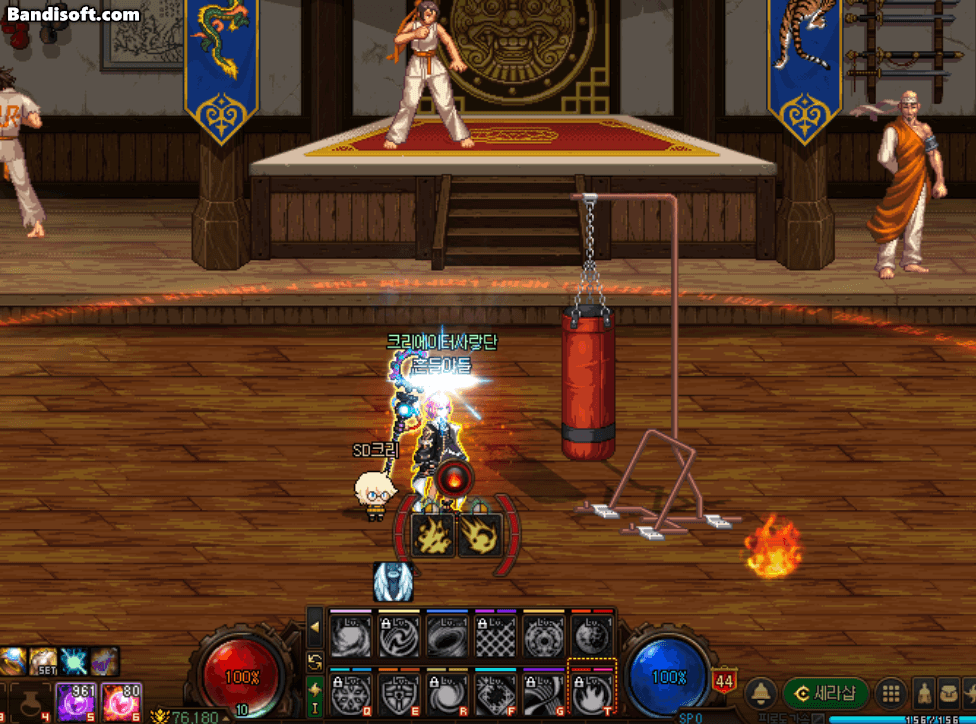Trigger the shield skill on E
The height and width of the screenshot is (724, 976).
[398, 692]
